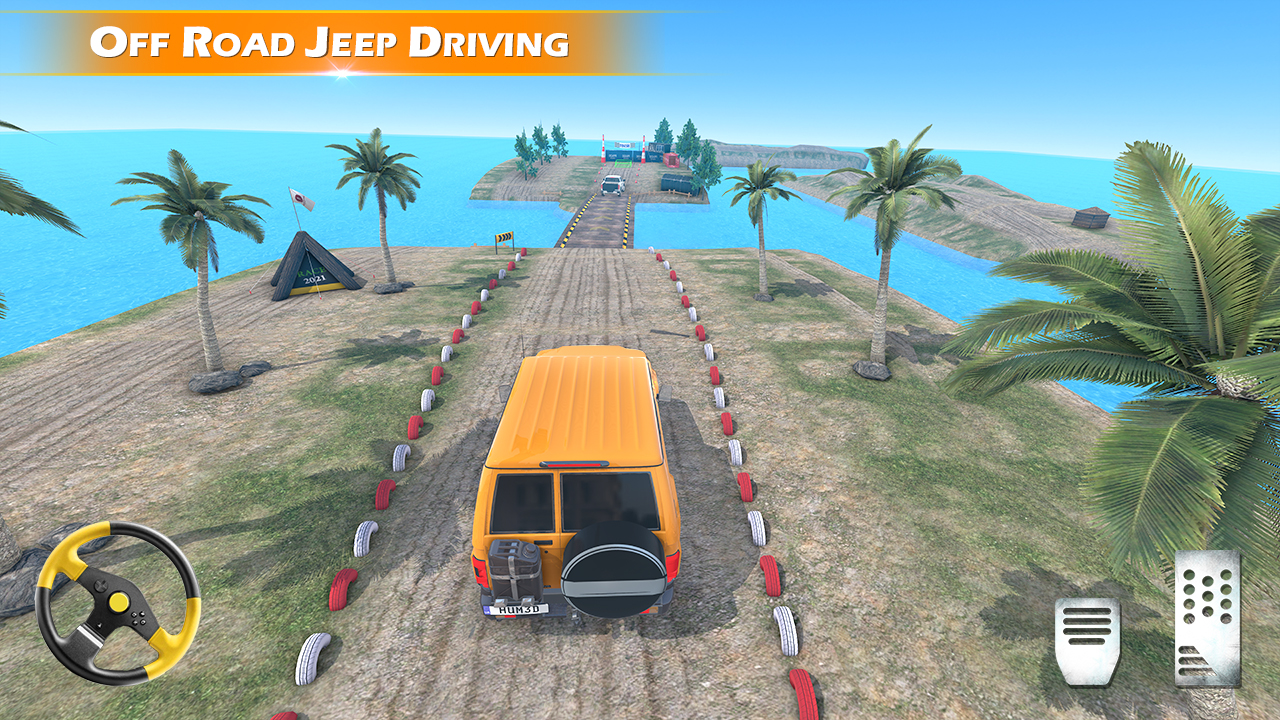Click the white car near the checkpoint
The height and width of the screenshot is (720, 1280).
pyautogui.click(x=613, y=184)
